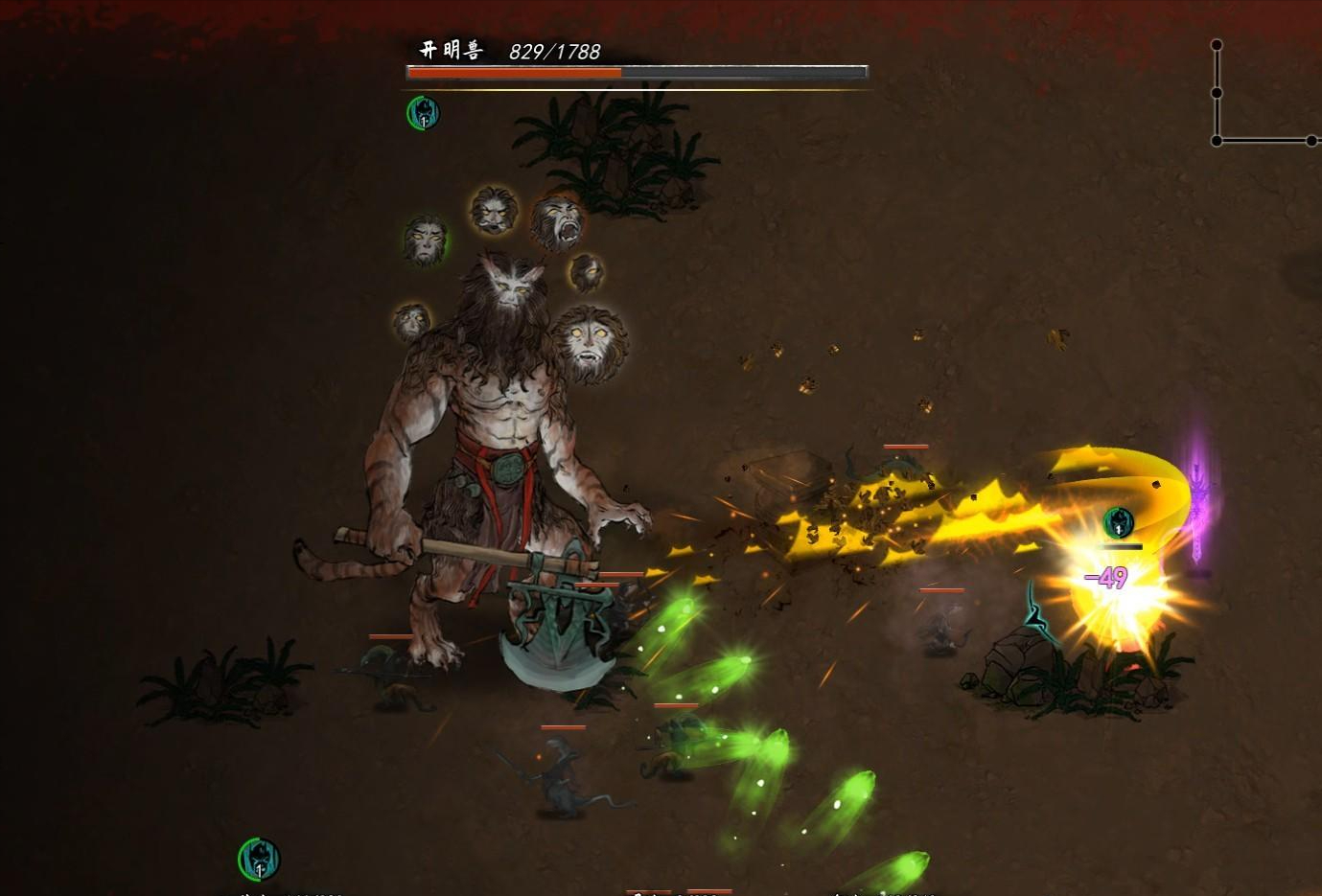Click the boss's status effect icon under its health bar

[423, 113]
